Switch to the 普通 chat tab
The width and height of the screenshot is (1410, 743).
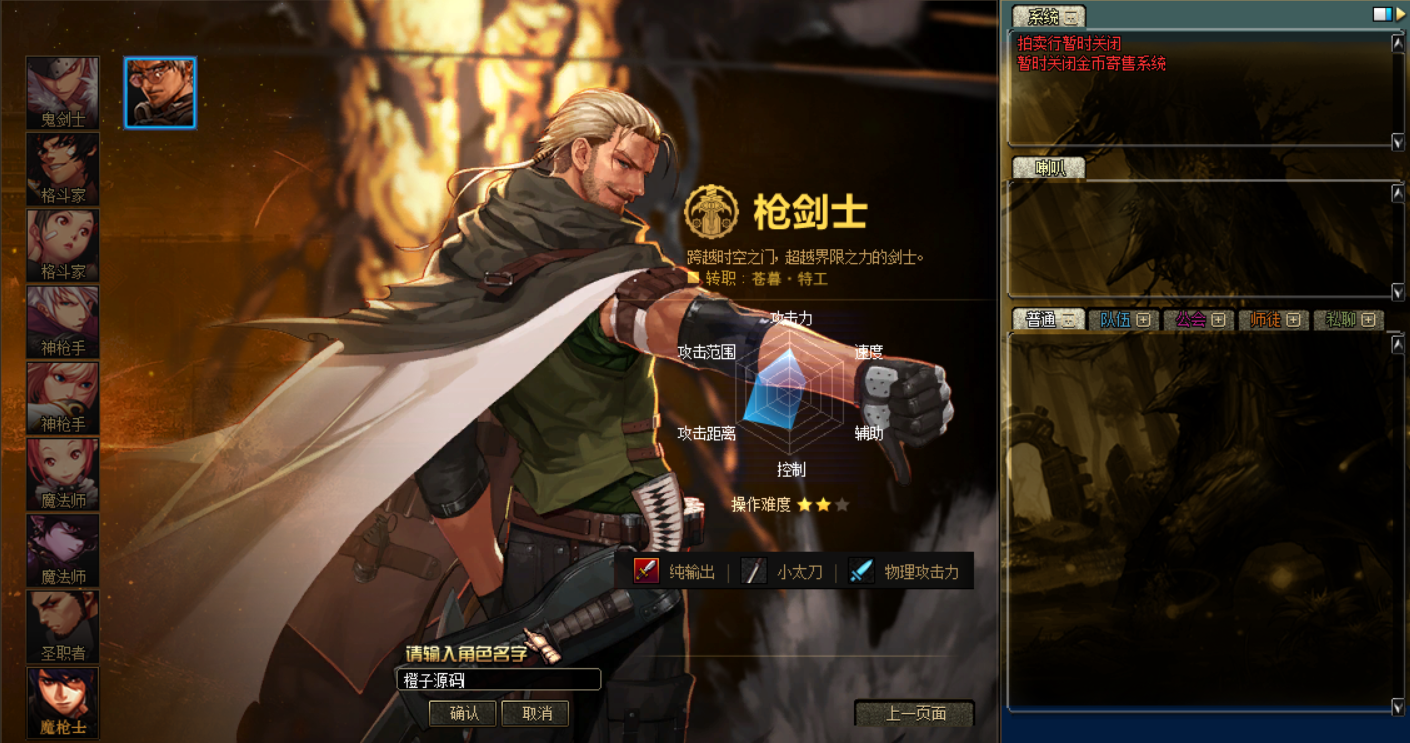tap(1049, 320)
